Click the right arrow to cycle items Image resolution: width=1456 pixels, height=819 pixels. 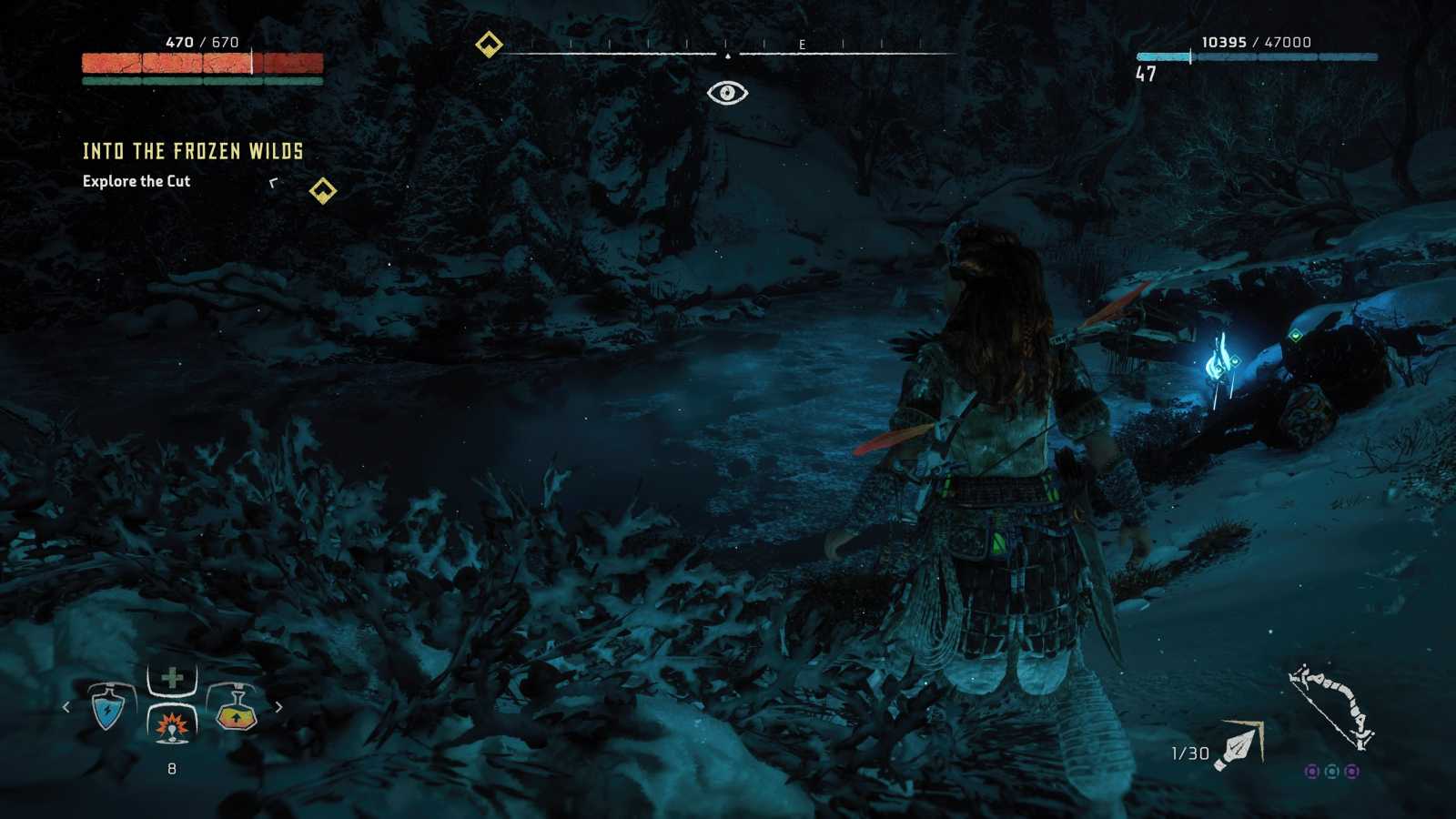tap(278, 707)
